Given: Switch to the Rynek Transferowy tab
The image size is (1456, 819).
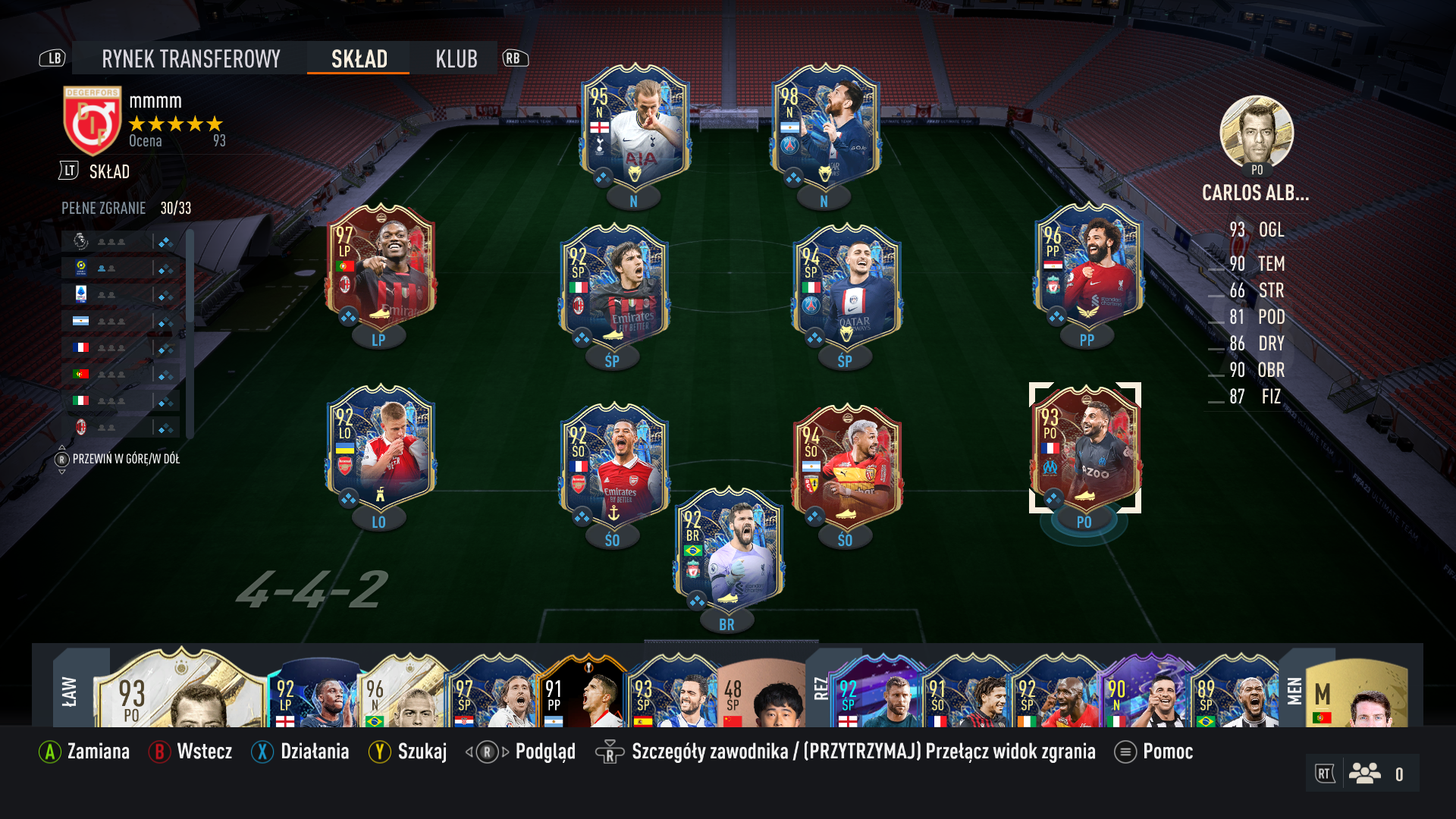Looking at the screenshot, I should (x=190, y=58).
